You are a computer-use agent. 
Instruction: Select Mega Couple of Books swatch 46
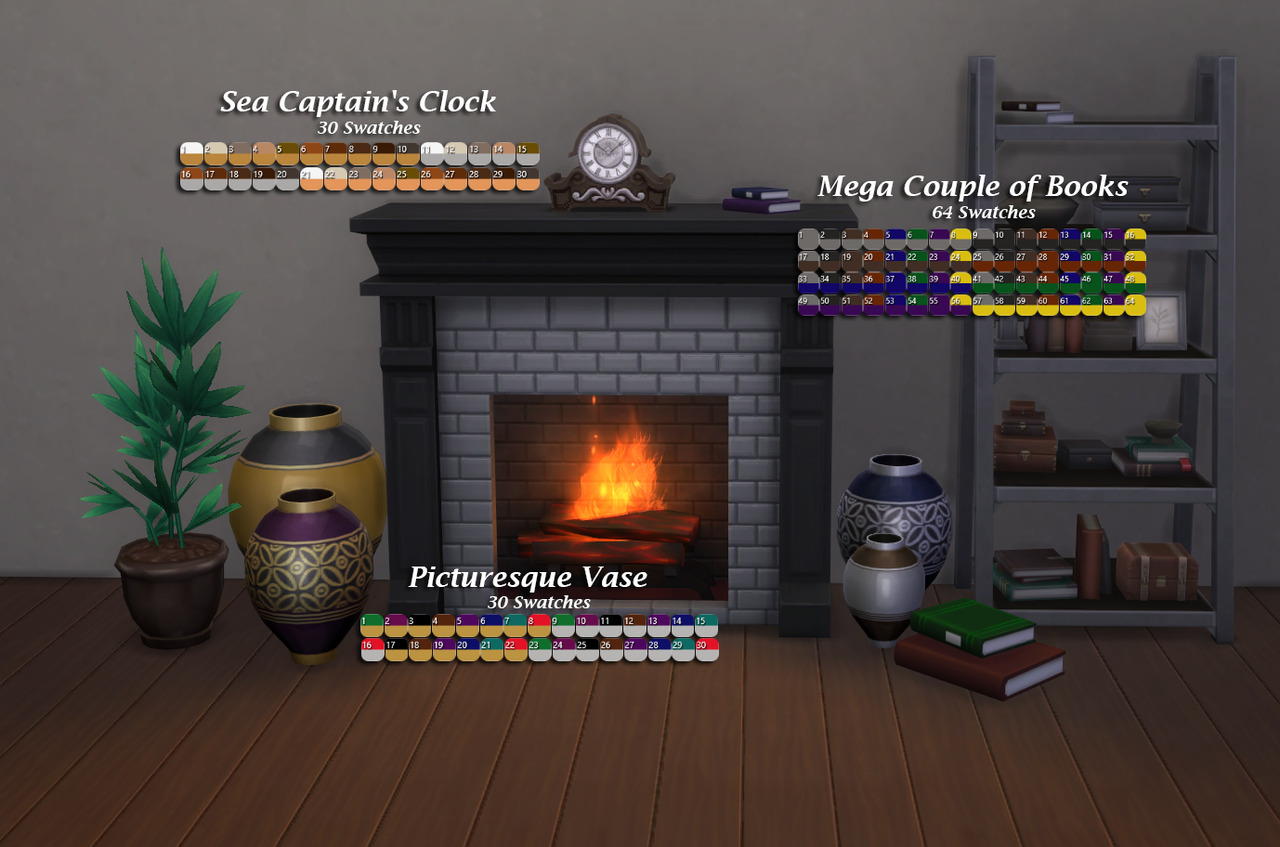[1091, 283]
